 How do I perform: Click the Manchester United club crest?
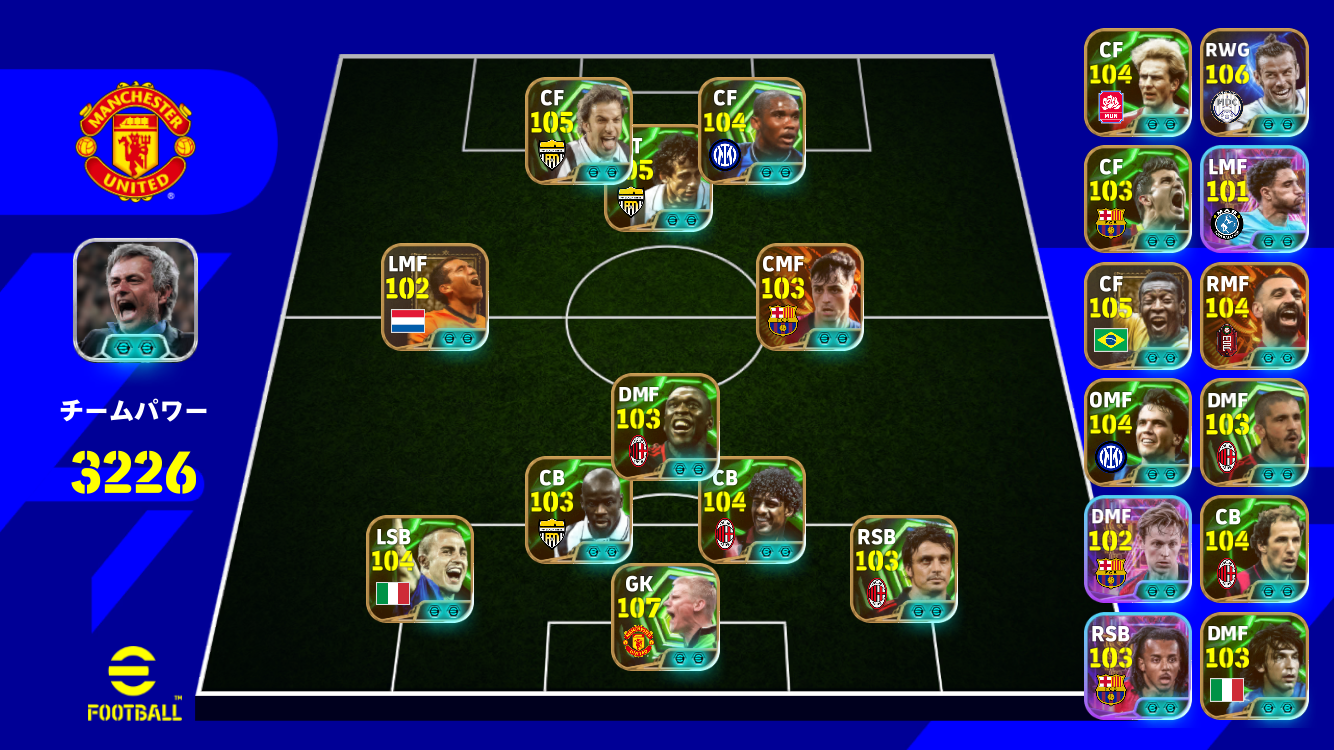pos(136,140)
